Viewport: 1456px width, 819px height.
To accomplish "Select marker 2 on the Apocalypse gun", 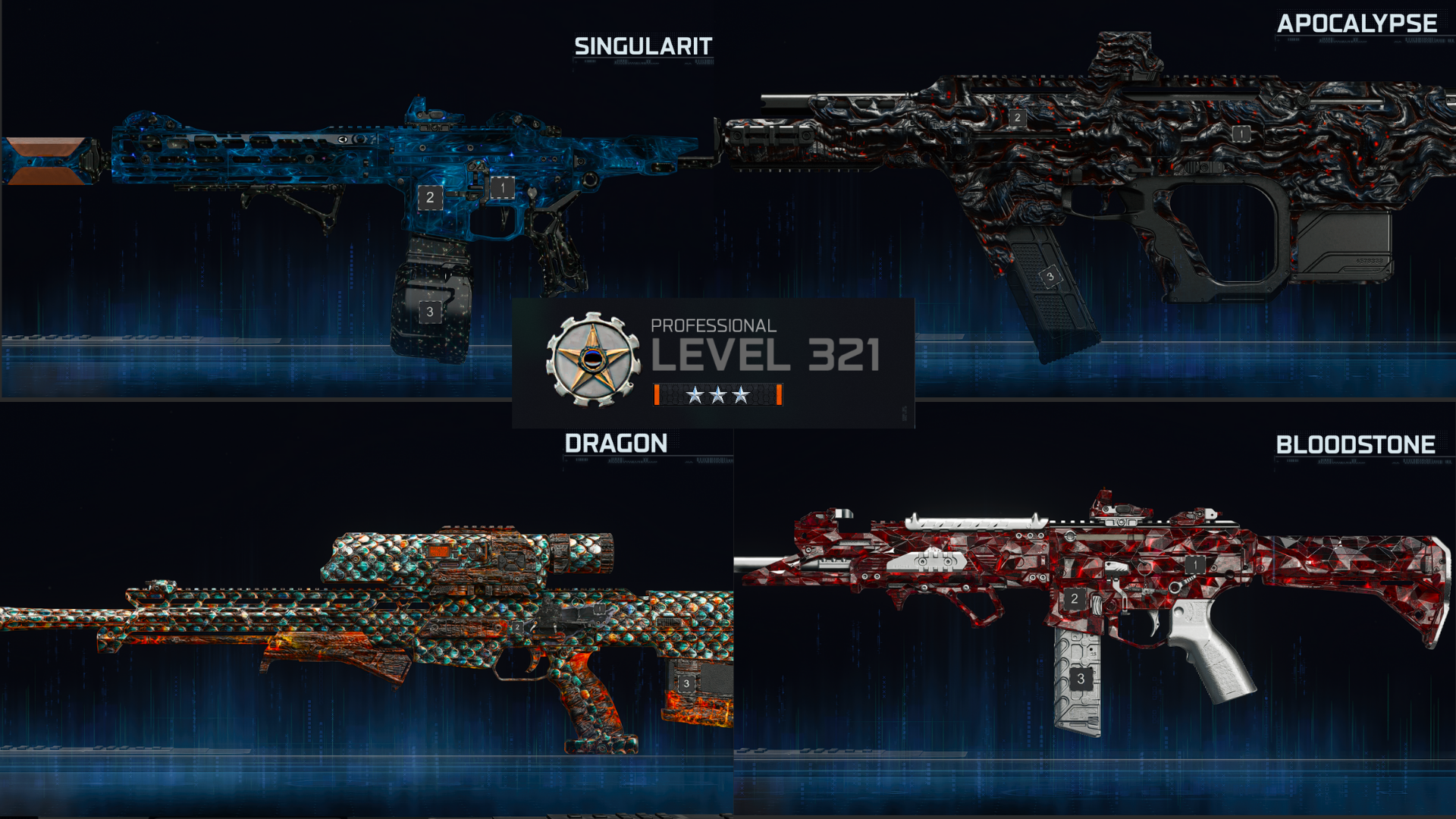I will (1018, 118).
